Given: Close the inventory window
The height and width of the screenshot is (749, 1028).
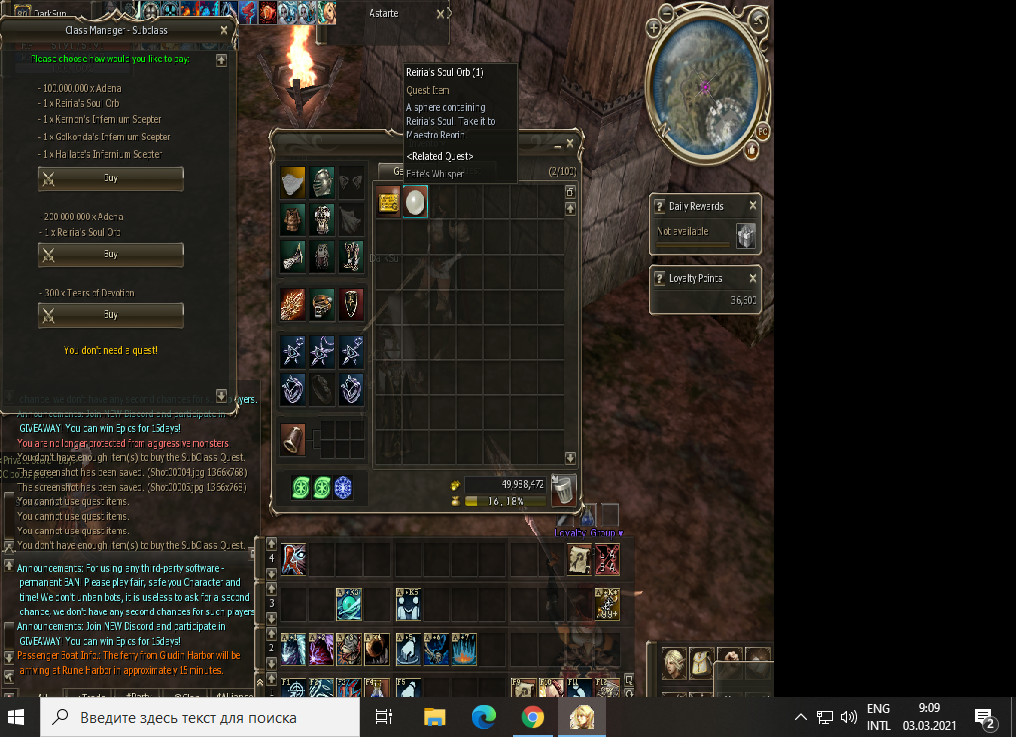Looking at the screenshot, I should pos(571,145).
